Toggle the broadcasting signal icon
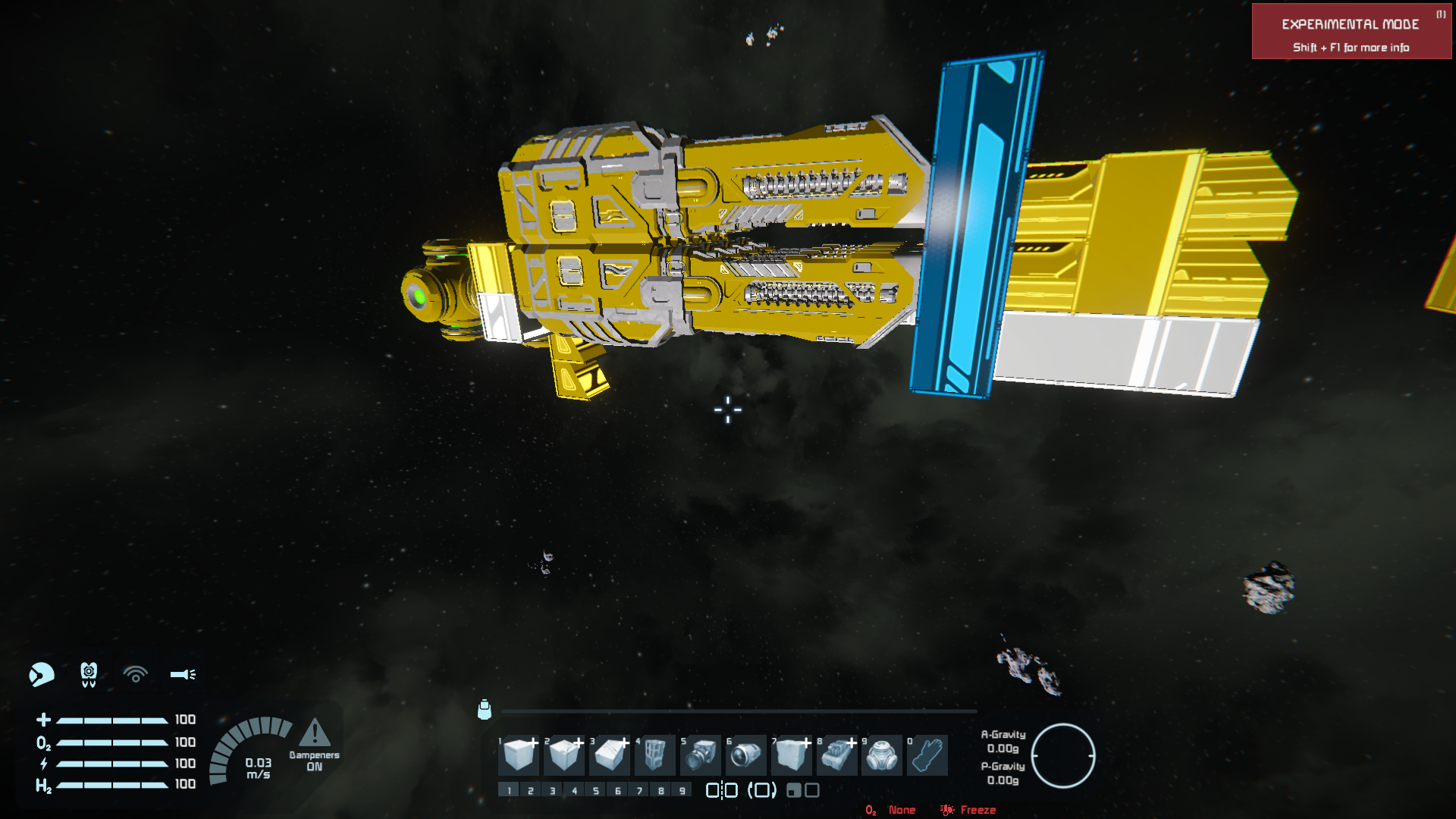1456x819 pixels. click(x=136, y=674)
